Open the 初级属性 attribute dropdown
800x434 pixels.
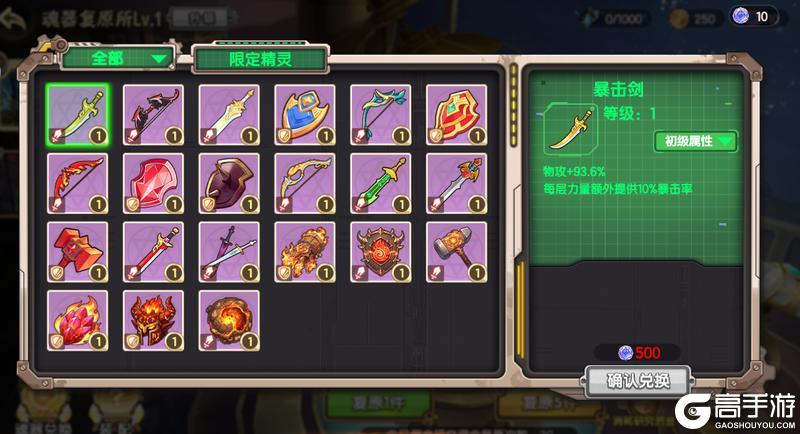tap(696, 141)
